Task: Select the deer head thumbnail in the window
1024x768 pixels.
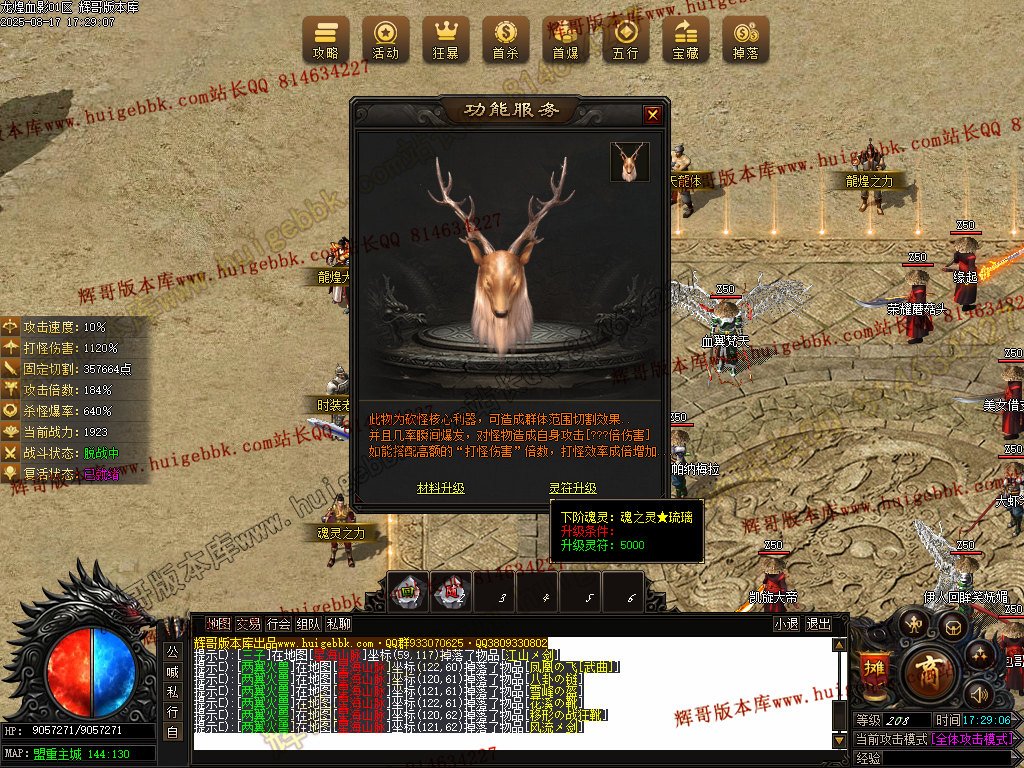Action: (630, 162)
